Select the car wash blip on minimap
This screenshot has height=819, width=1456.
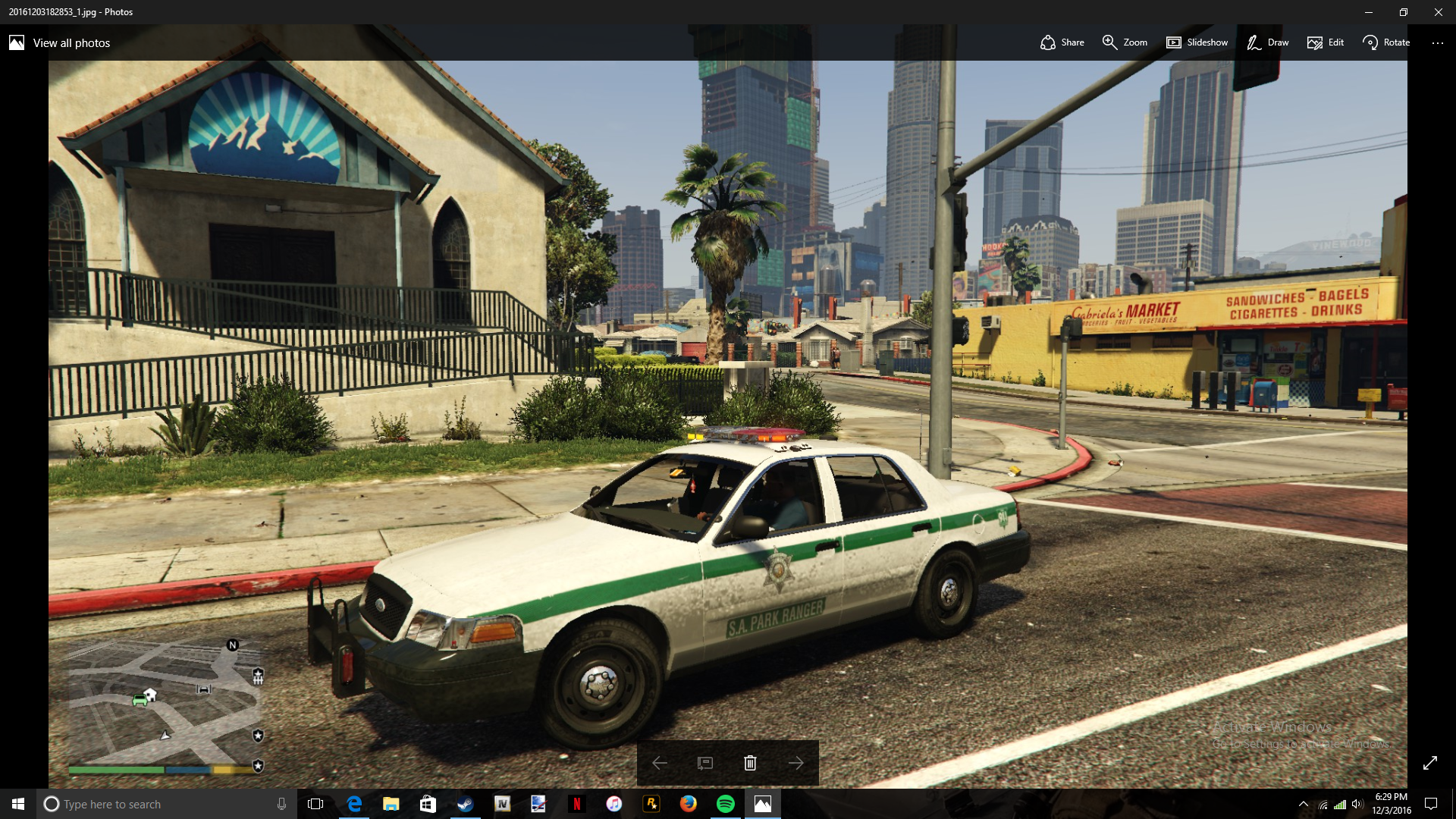203,689
